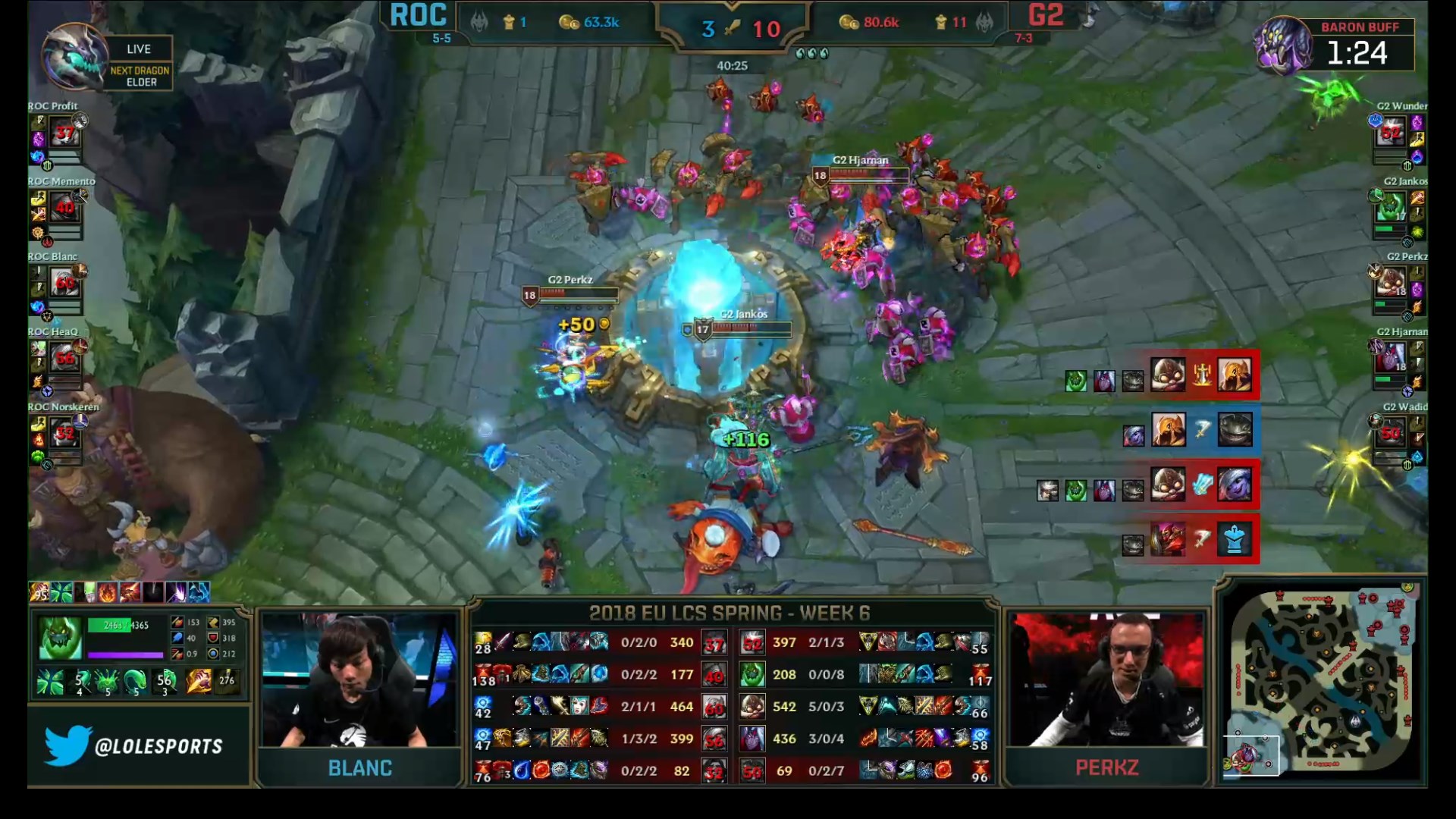Select G2 Wunder's champion portrait
Viewport: 1456px width, 819px height.
(1391, 134)
